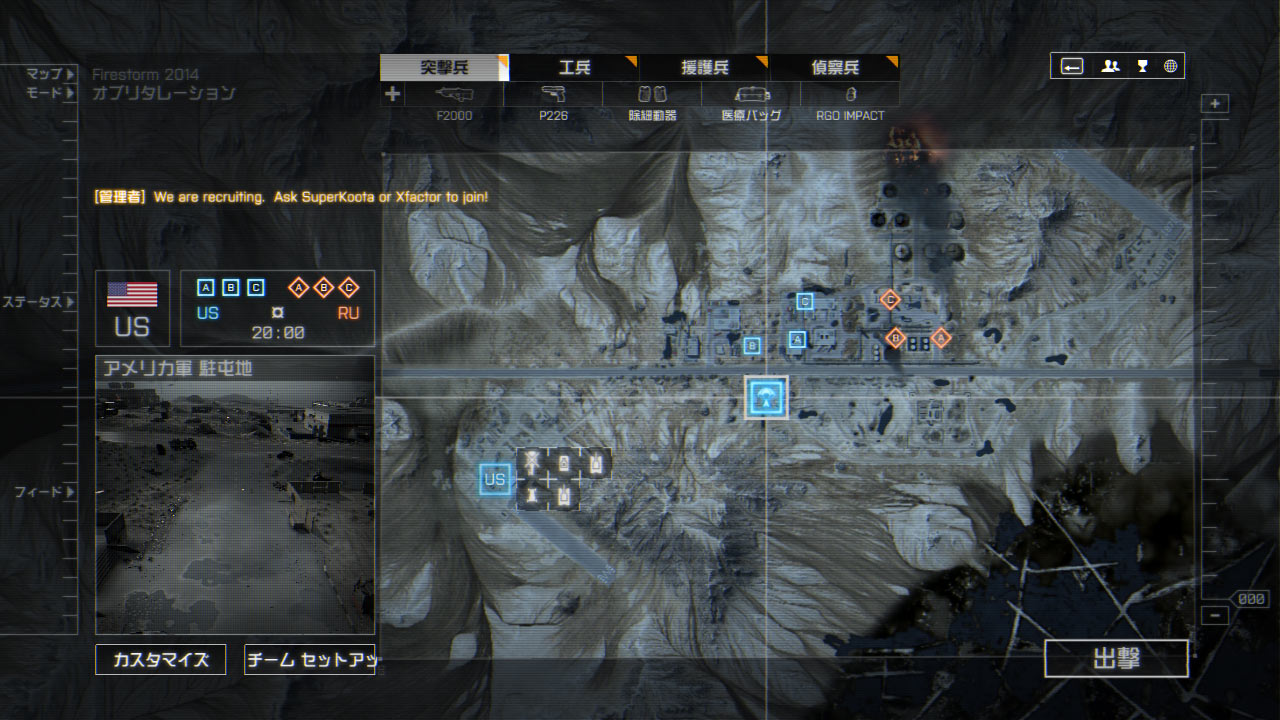This screenshot has width=1280, height=720.
Task: Select the 突撃兵 assault class tab
Action: tap(444, 68)
